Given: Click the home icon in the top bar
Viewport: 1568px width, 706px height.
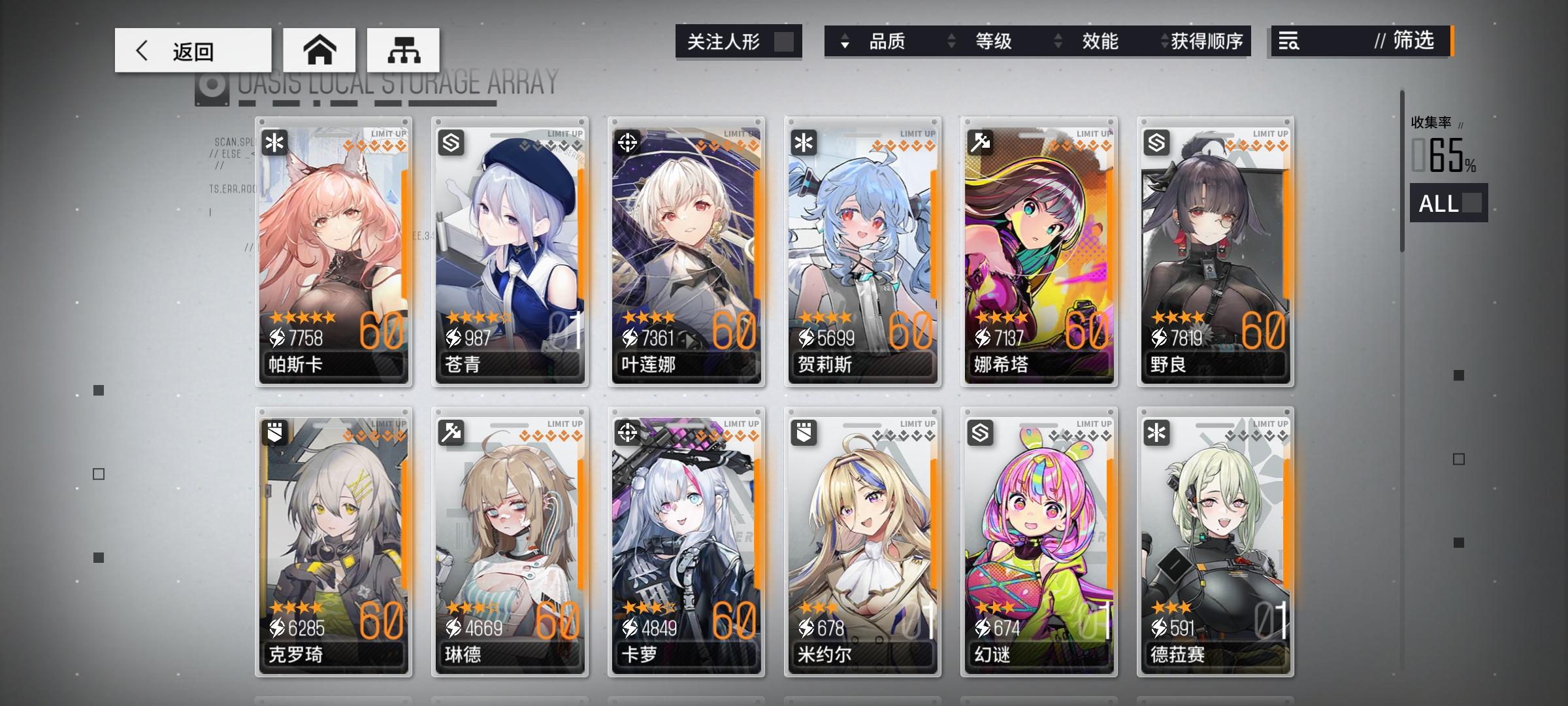Looking at the screenshot, I should point(319,50).
